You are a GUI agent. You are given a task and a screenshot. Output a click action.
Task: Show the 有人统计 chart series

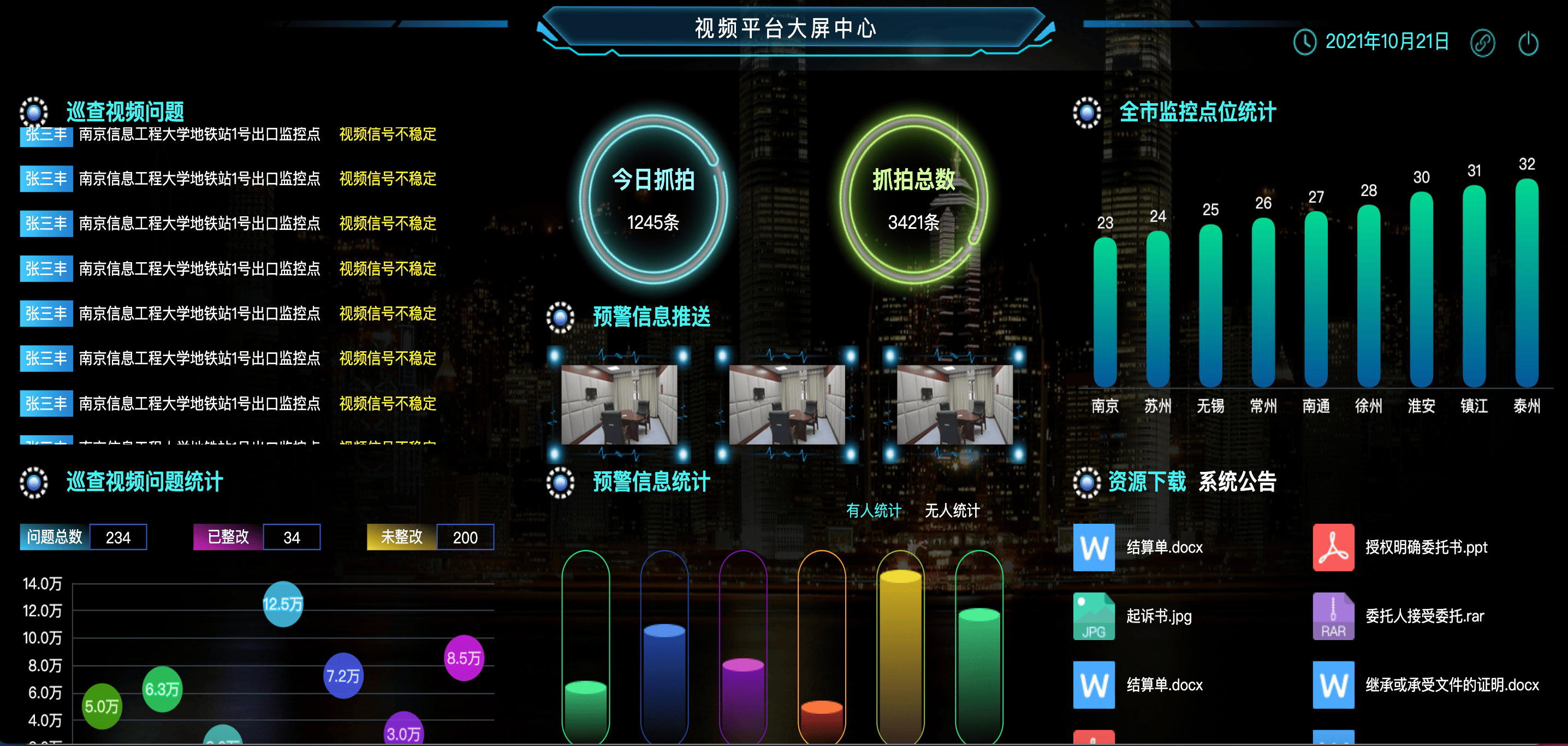click(x=874, y=510)
